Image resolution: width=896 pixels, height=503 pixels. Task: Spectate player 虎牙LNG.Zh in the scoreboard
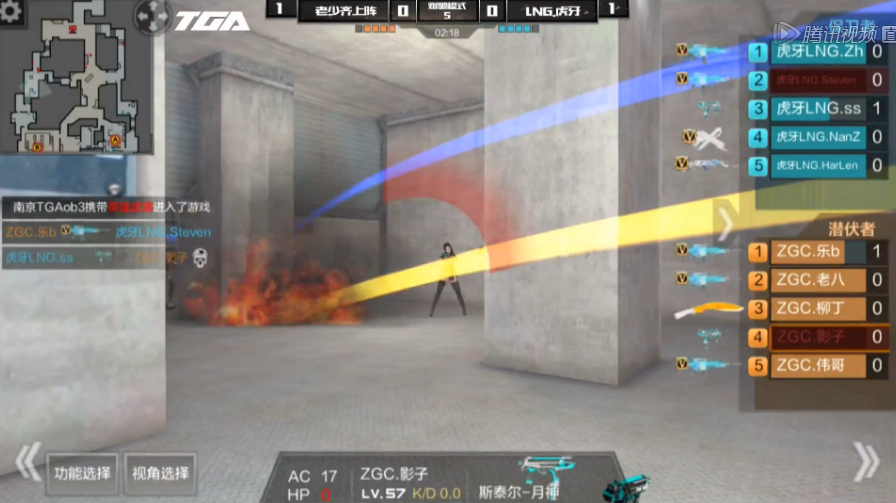point(817,52)
